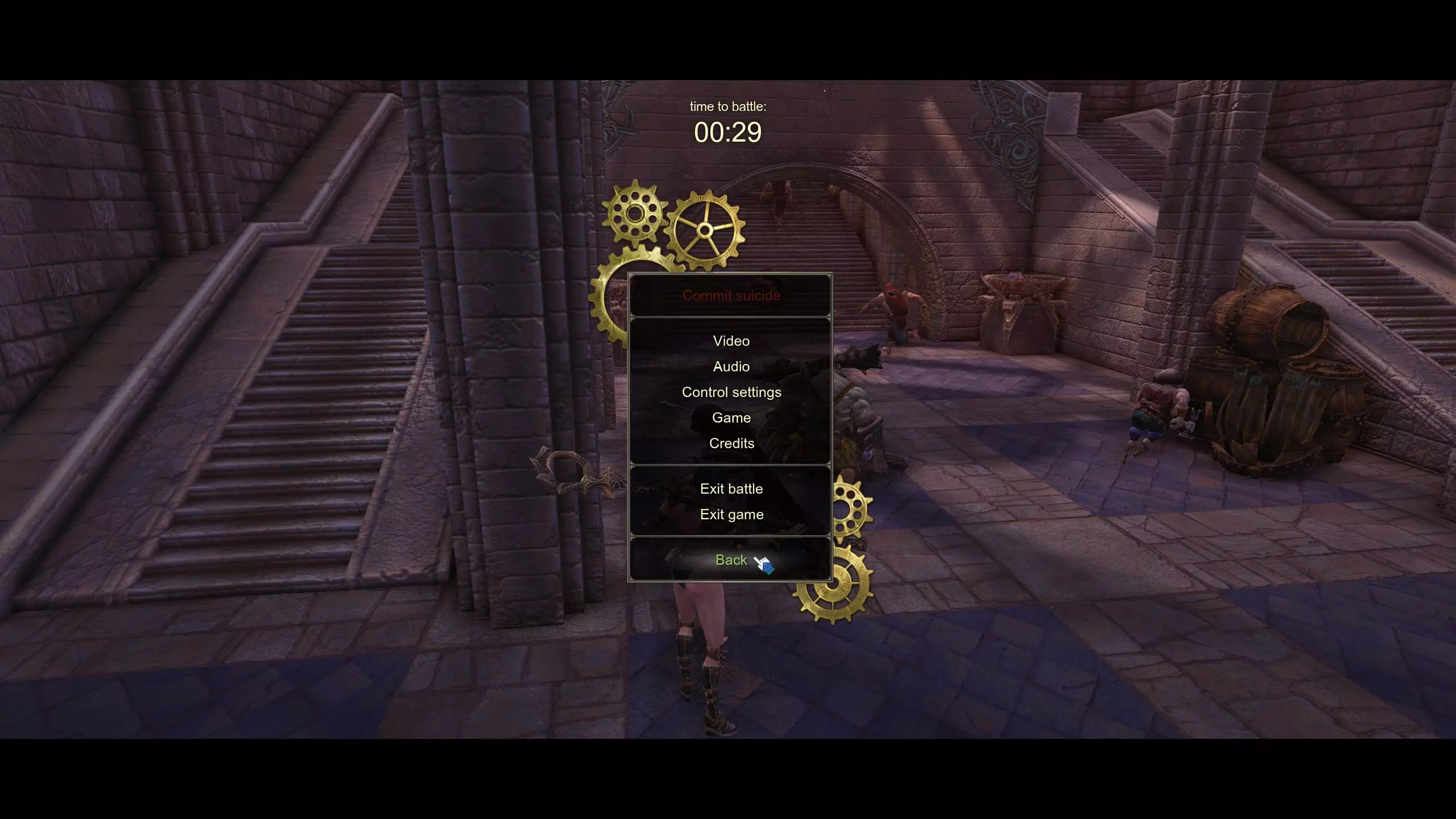This screenshot has height=819, width=1456.
Task: Open the Video settings
Action: click(x=731, y=341)
